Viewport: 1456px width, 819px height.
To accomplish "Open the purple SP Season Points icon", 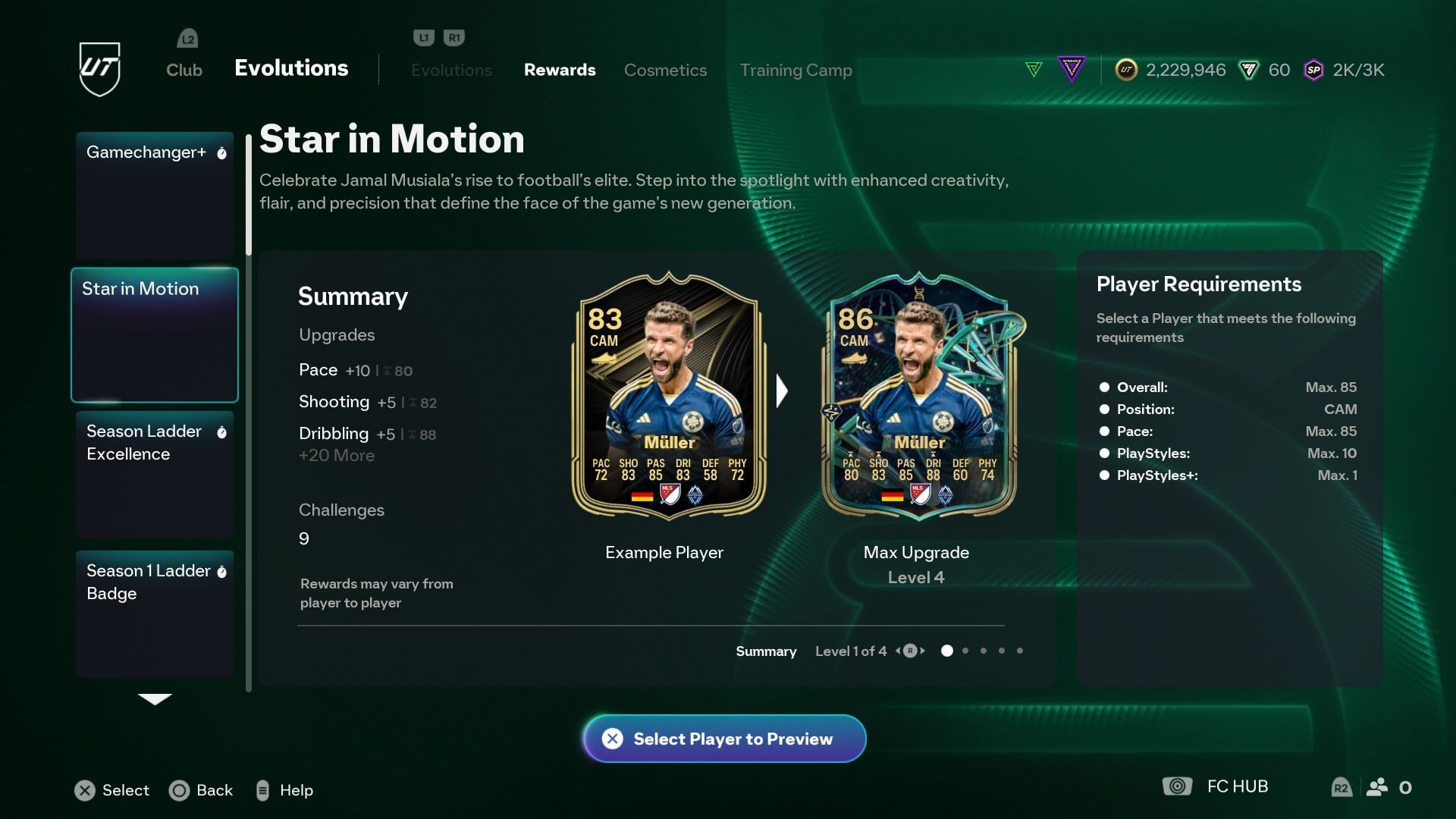I will 1314,70.
